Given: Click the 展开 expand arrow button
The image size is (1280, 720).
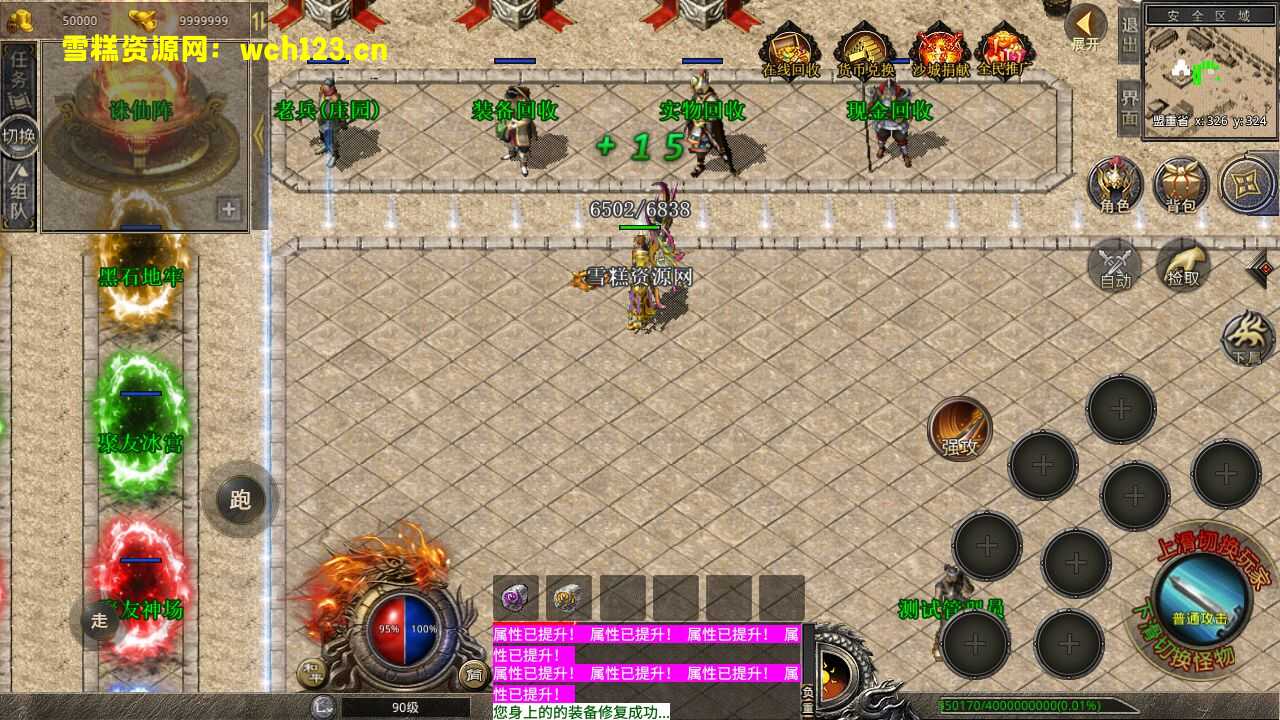Looking at the screenshot, I should (x=1085, y=27).
